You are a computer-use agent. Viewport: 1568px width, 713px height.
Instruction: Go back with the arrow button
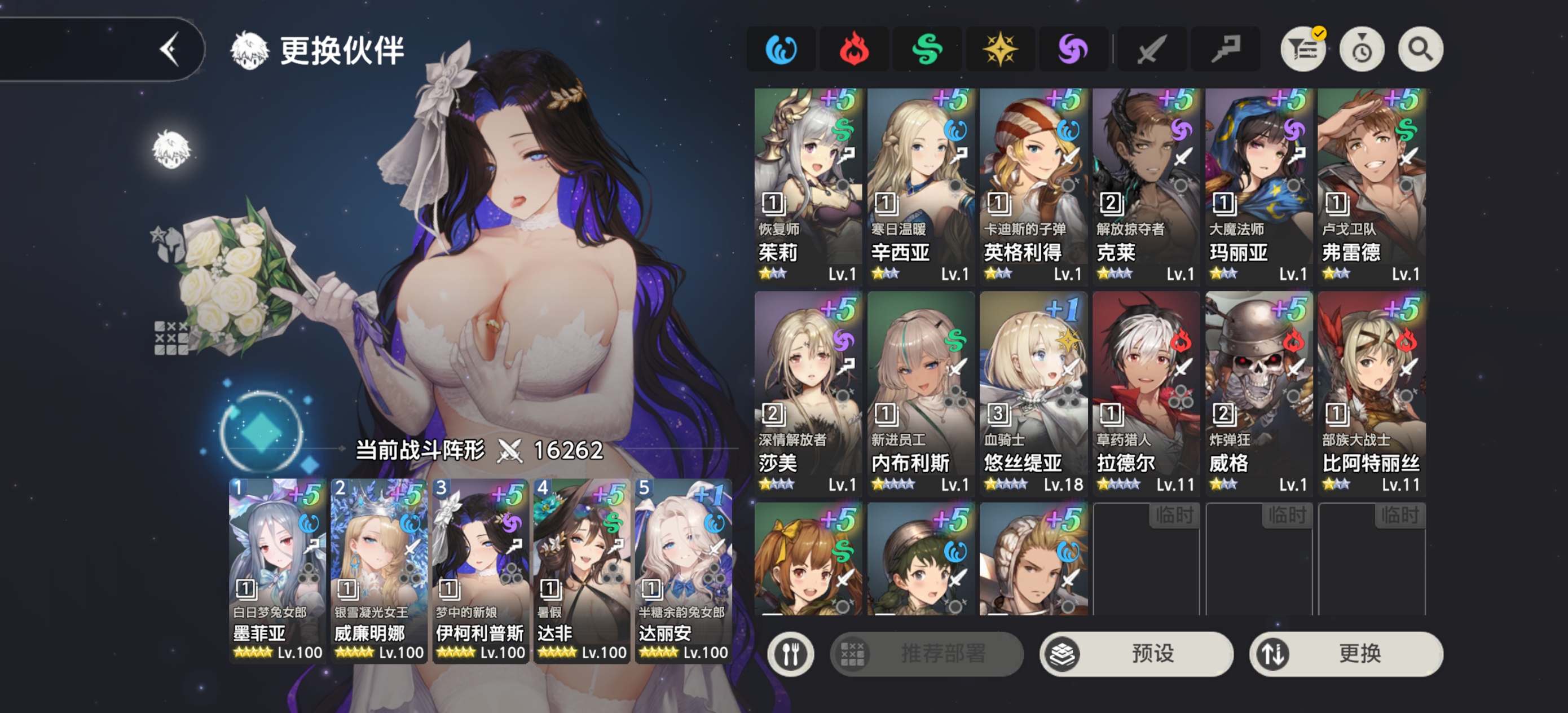coord(170,49)
